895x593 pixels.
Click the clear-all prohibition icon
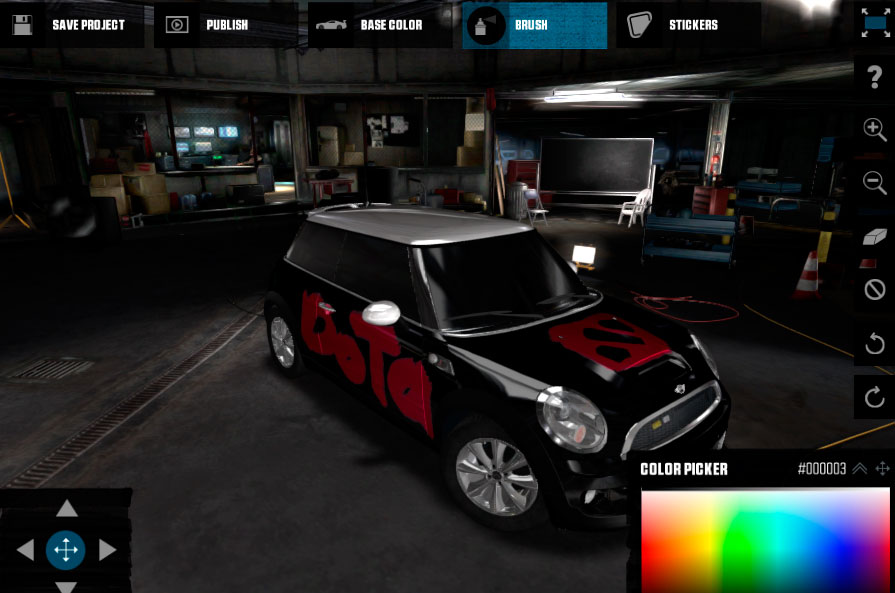point(875,289)
